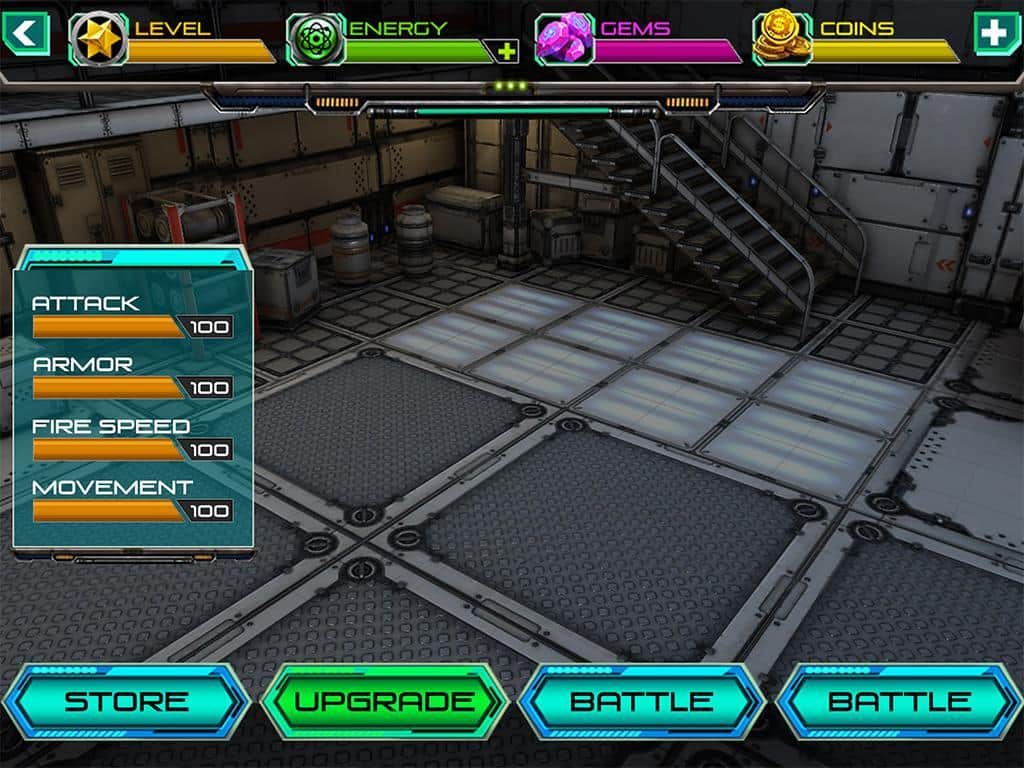
Task: Tap the teal plus button in the corner
Action: [996, 33]
